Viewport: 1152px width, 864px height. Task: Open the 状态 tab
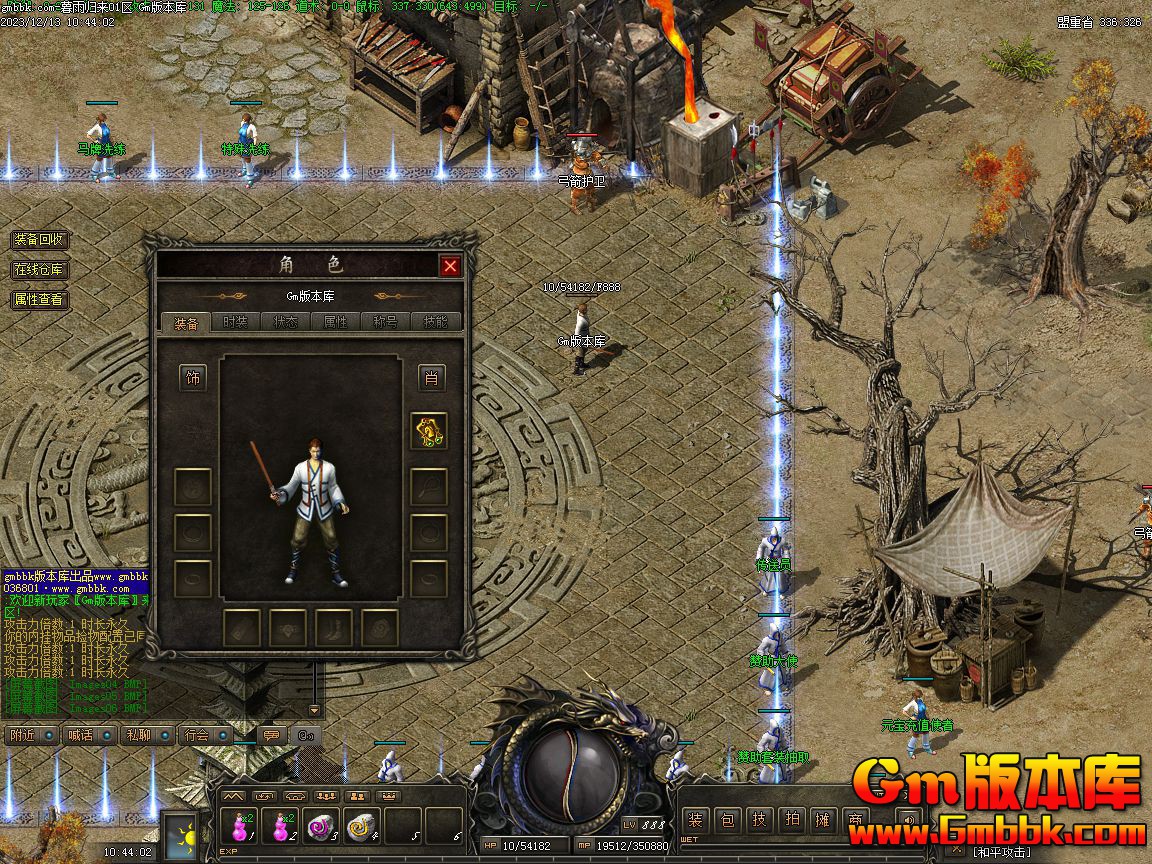(x=286, y=322)
